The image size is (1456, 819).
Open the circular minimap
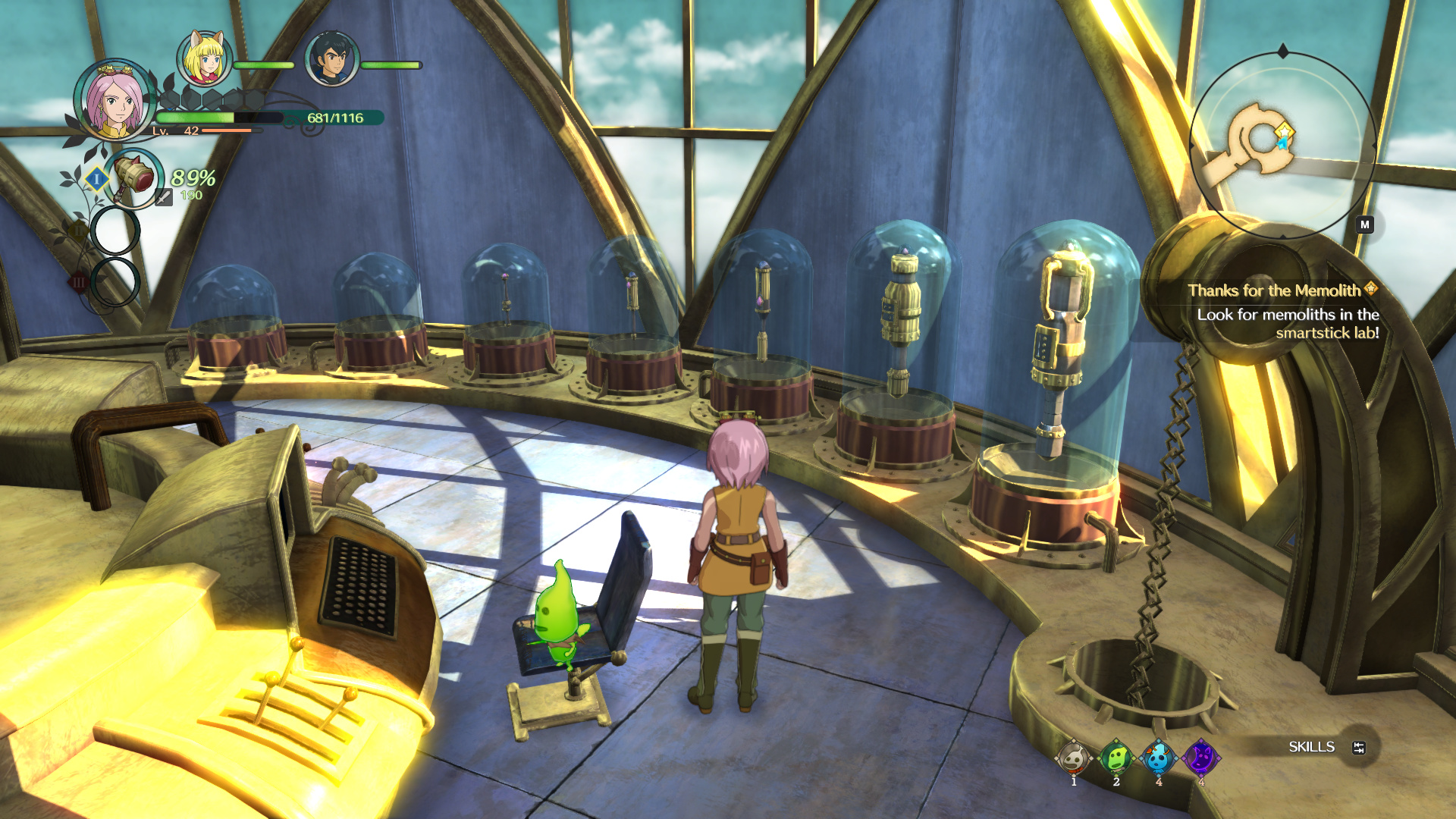[1282, 144]
